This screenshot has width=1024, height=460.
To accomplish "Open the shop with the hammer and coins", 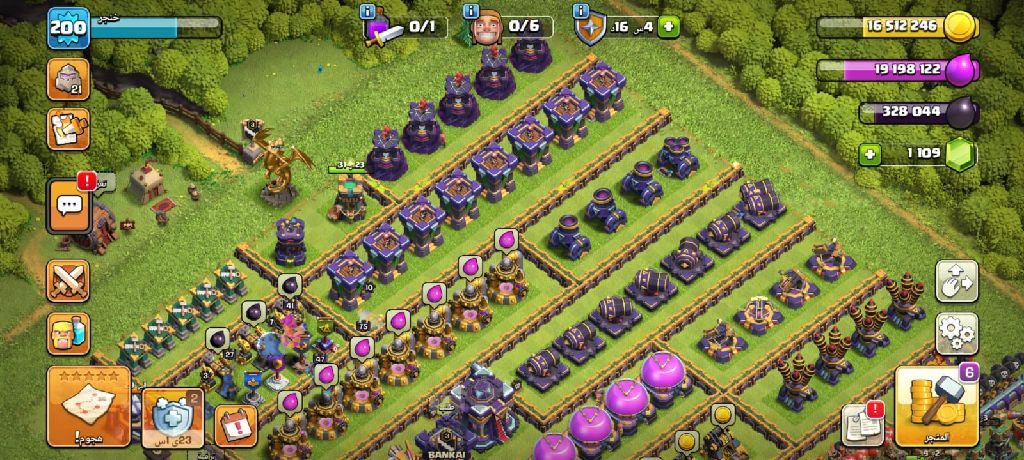I will pos(935,405).
